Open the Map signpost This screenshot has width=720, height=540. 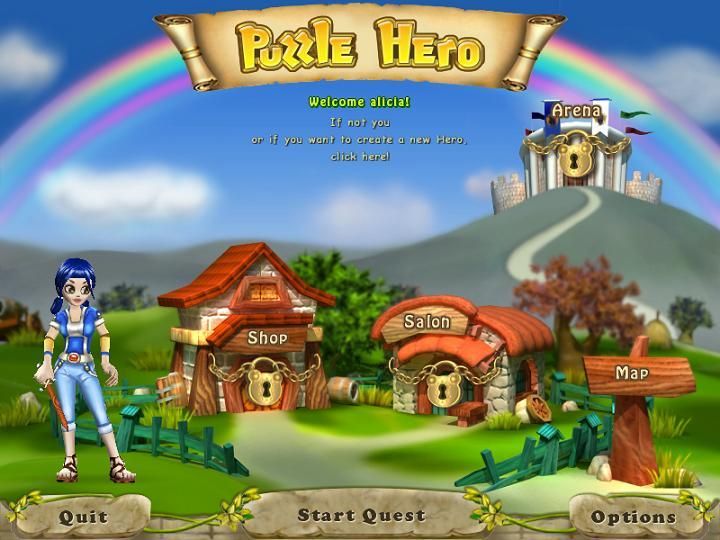point(633,374)
